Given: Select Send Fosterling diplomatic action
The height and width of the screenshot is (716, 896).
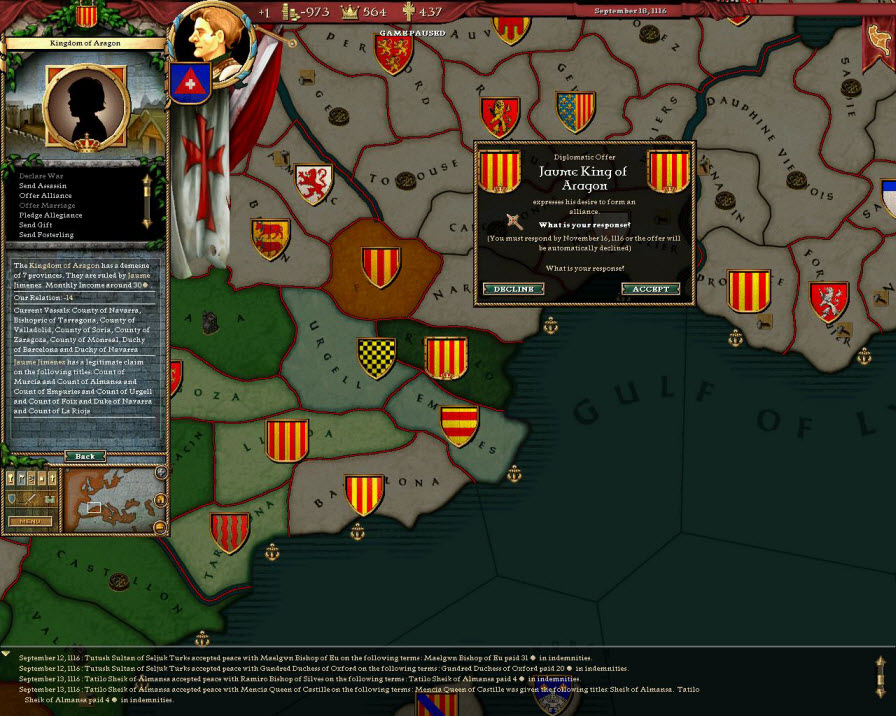Looking at the screenshot, I should (46, 235).
